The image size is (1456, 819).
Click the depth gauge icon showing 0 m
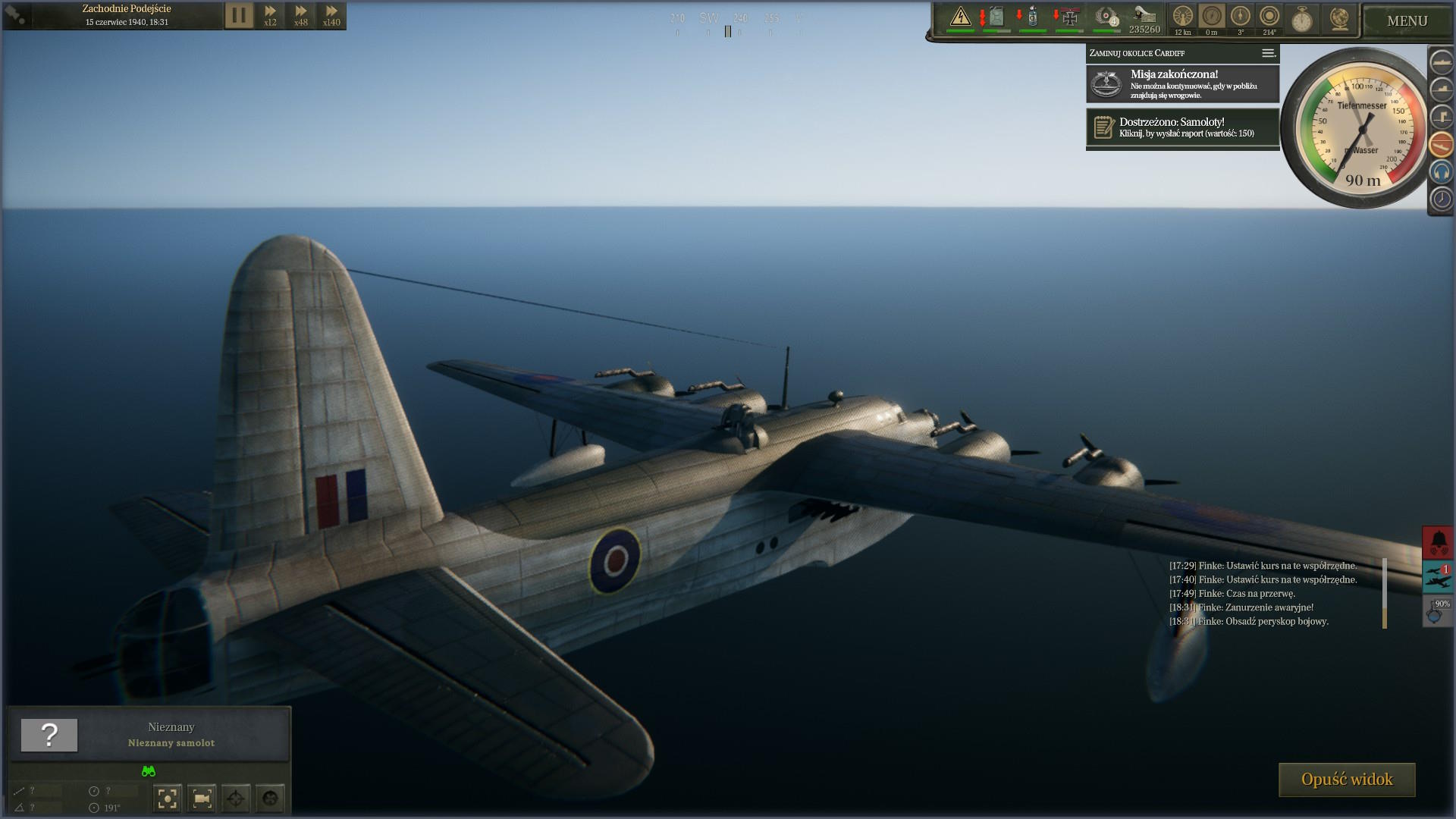1211,17
